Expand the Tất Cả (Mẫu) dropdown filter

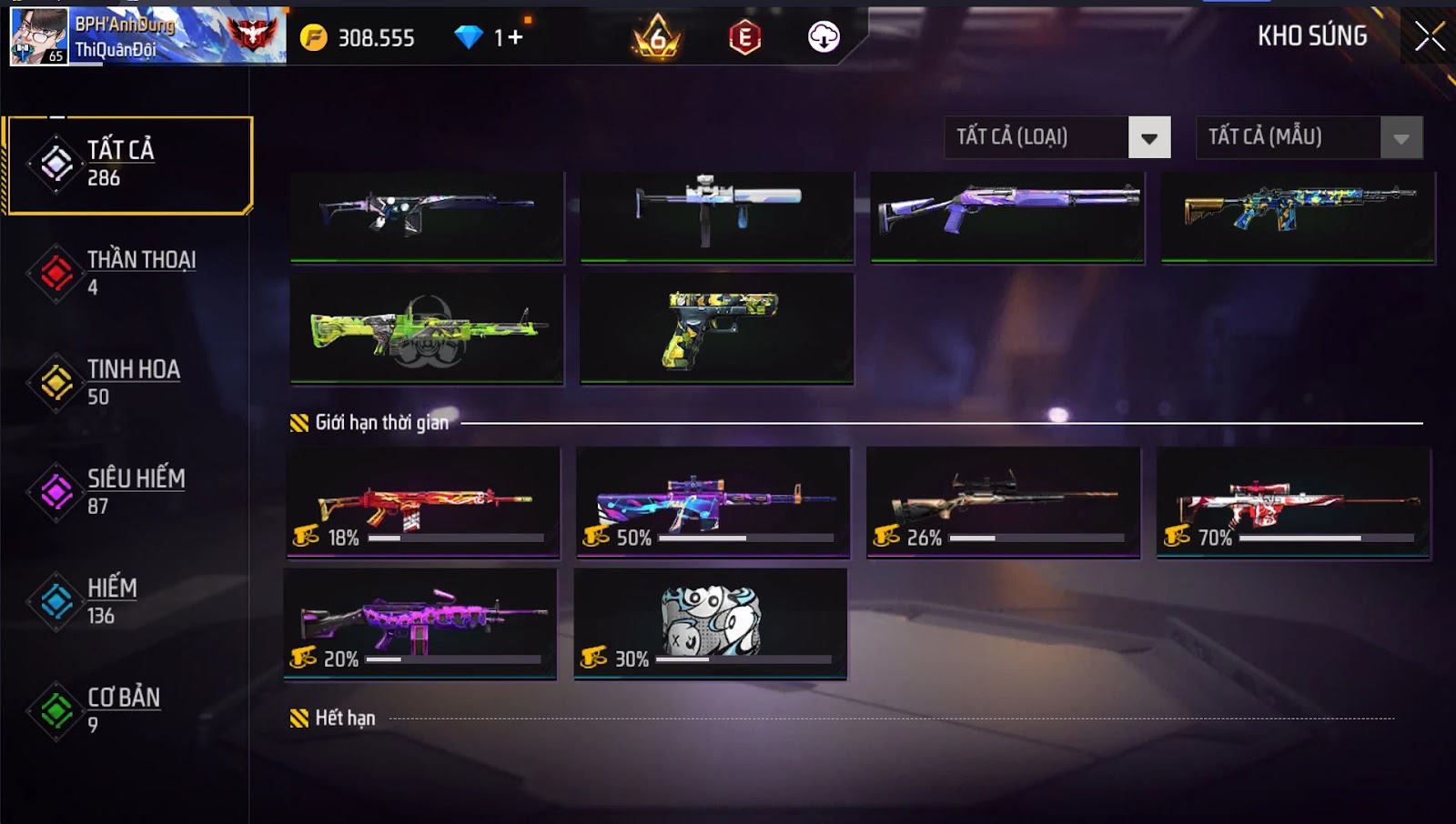[1400, 138]
